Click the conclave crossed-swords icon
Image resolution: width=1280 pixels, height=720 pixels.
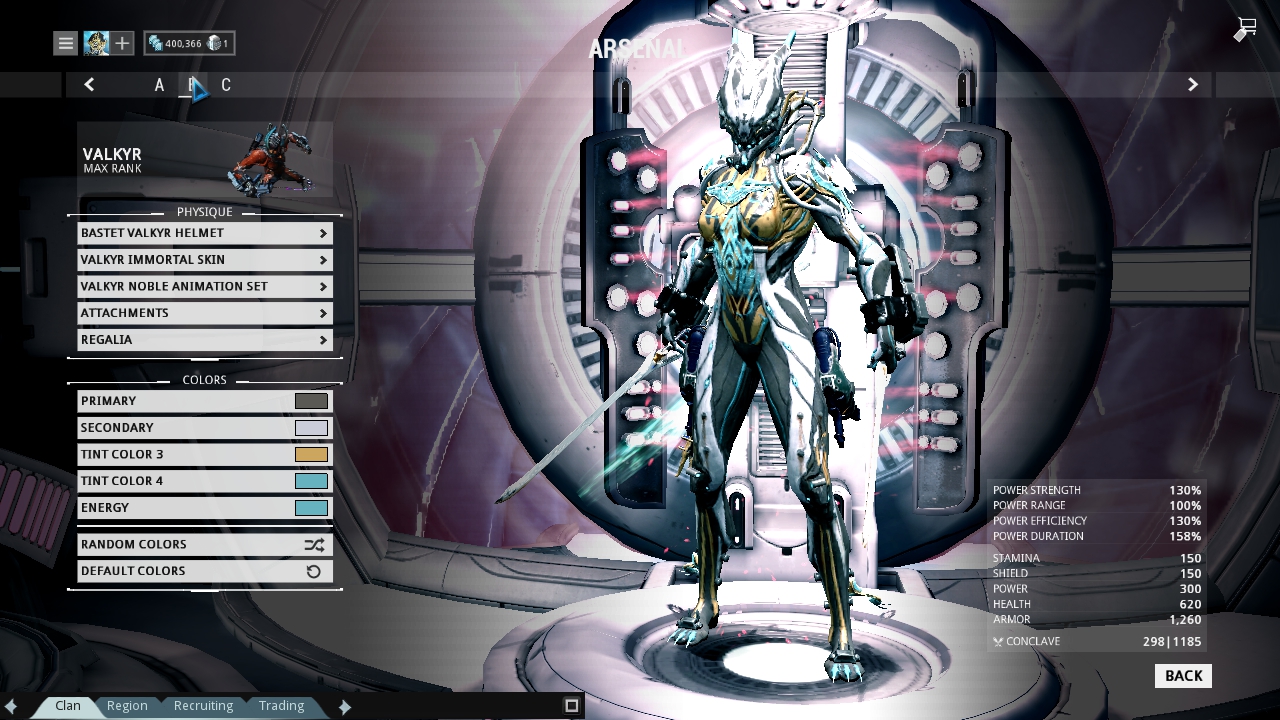point(996,641)
